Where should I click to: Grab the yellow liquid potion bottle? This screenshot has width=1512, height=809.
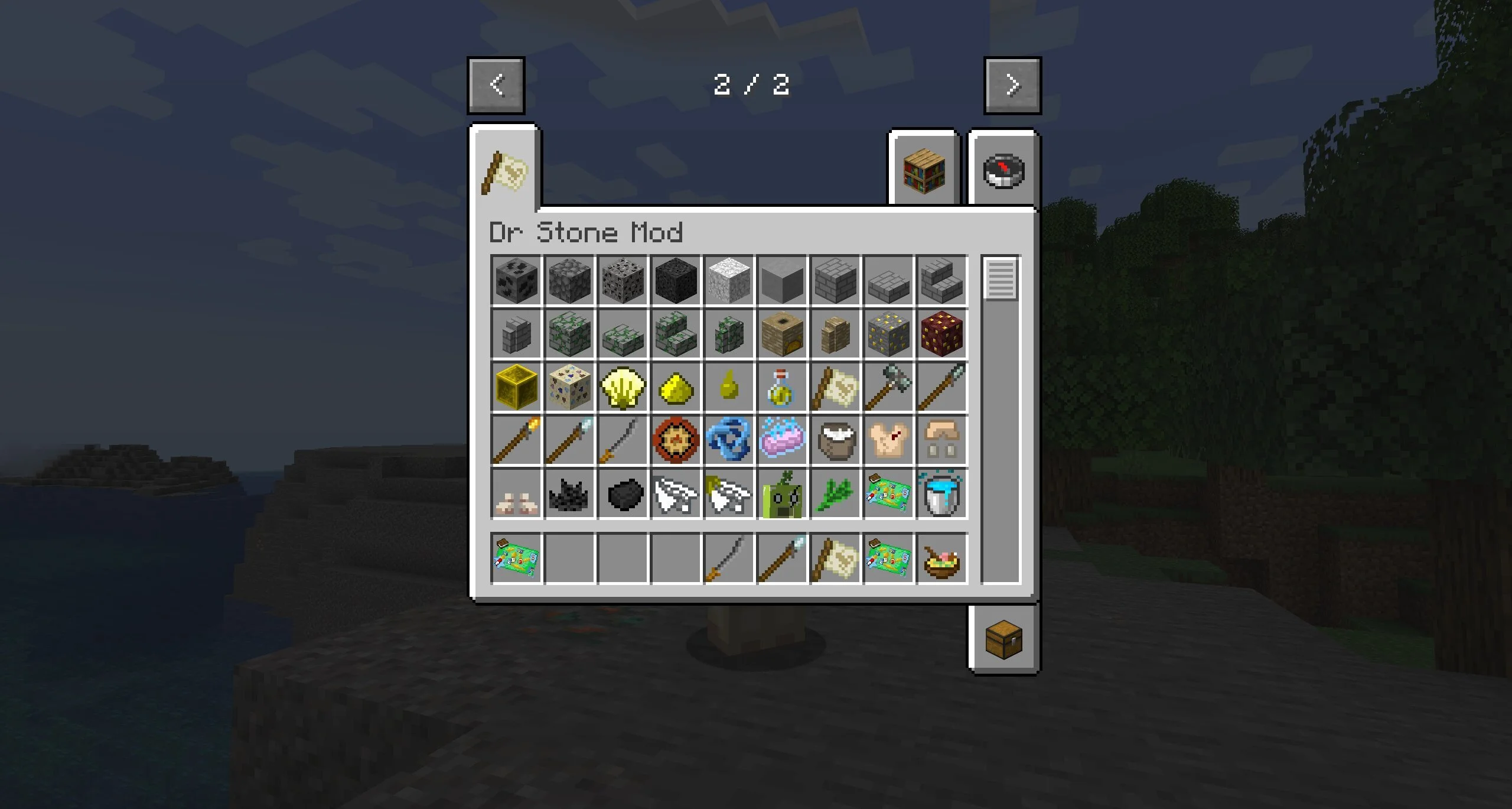point(781,388)
